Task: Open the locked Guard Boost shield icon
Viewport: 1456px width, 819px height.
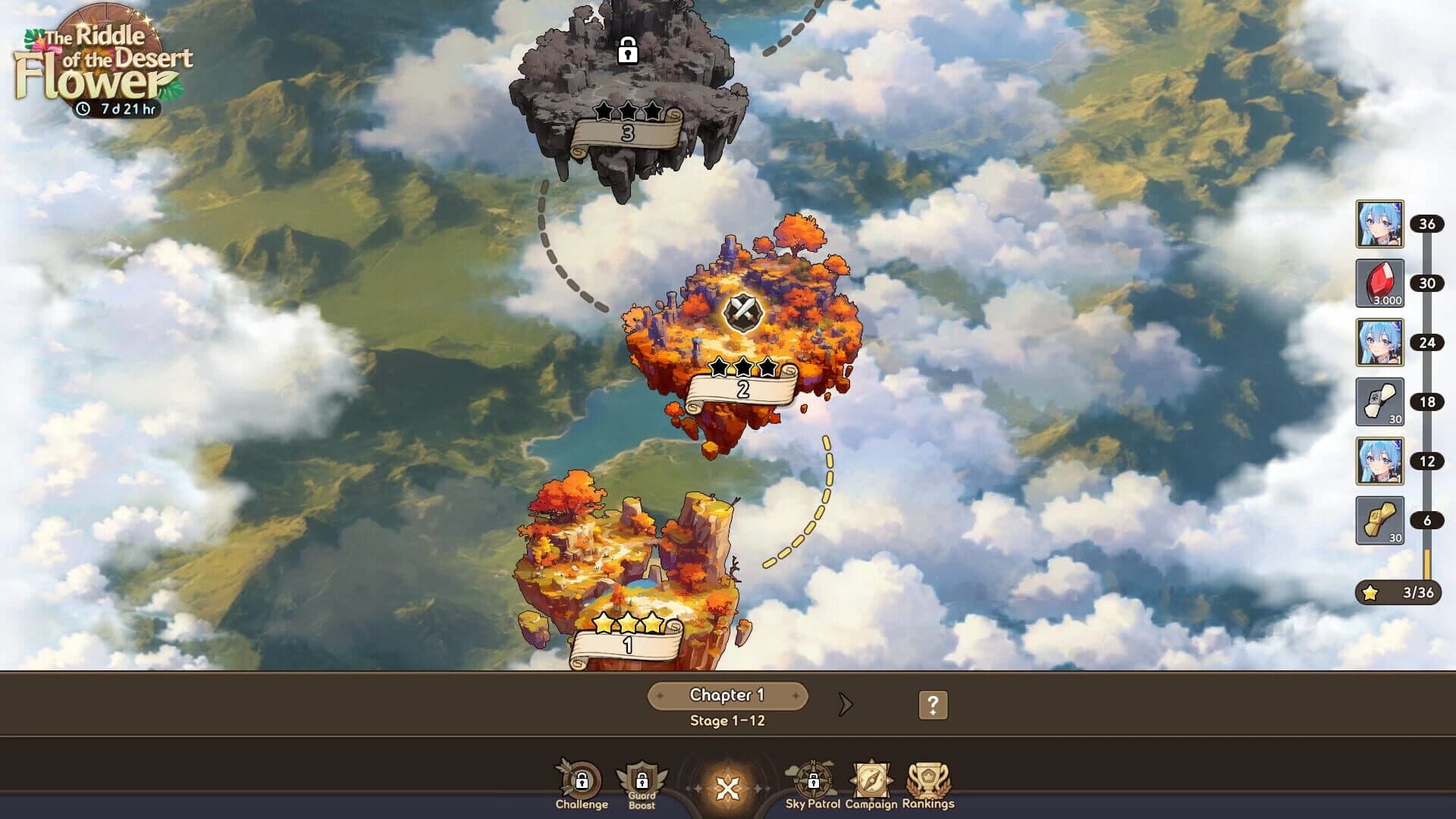Action: (639, 775)
